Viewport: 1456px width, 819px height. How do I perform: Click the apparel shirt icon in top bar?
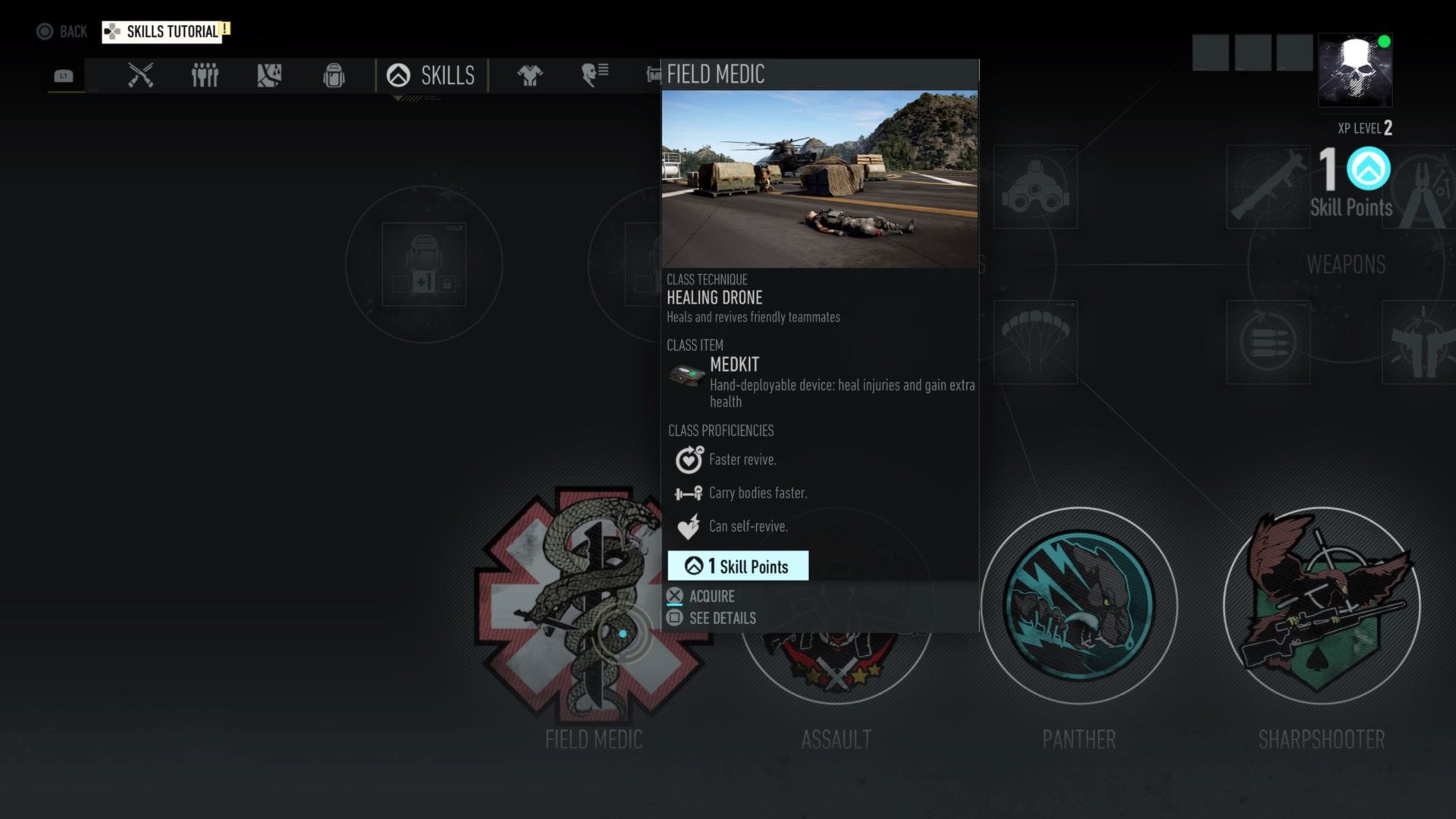click(x=529, y=75)
